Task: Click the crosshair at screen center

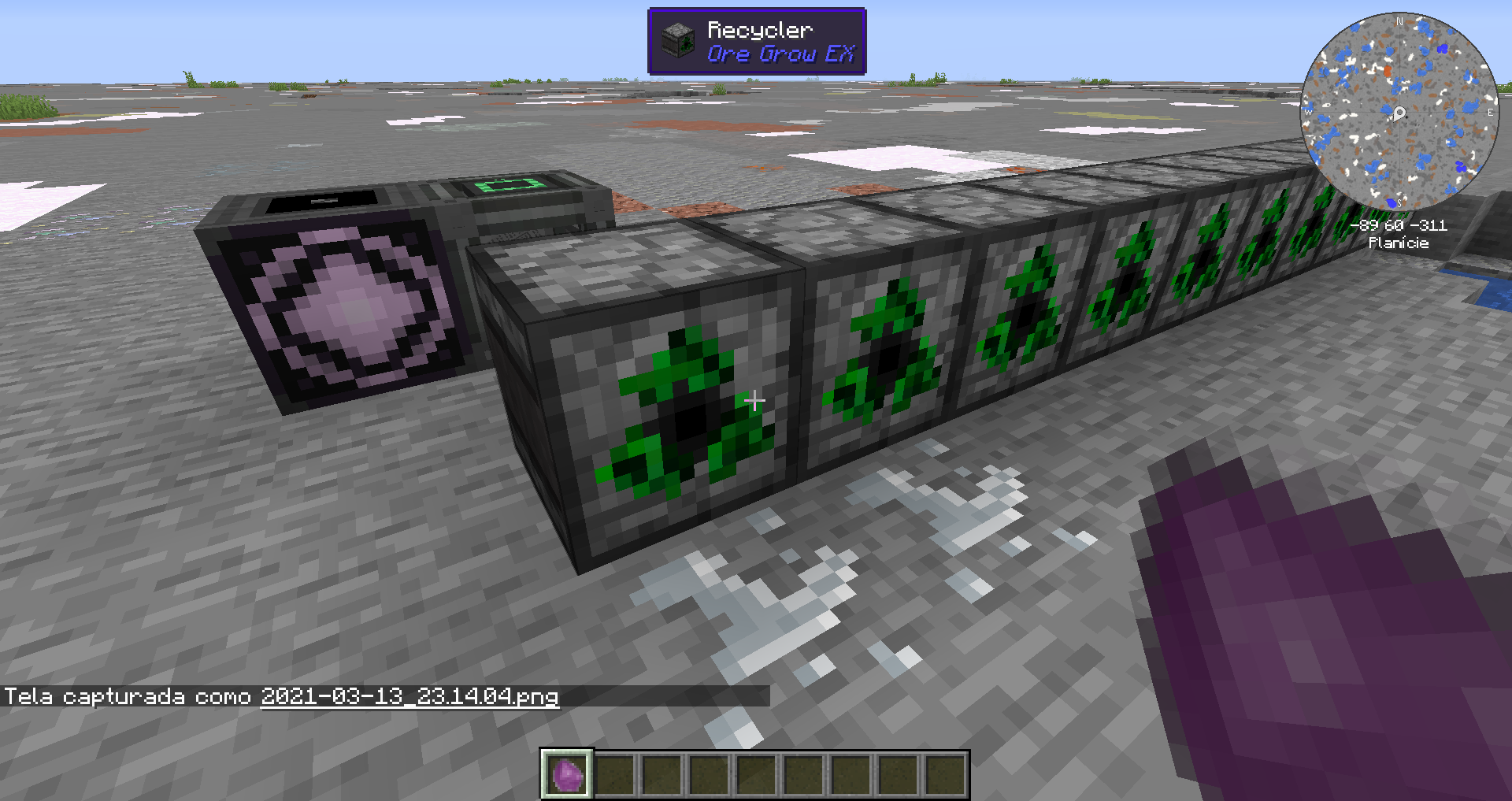Action: (x=755, y=401)
